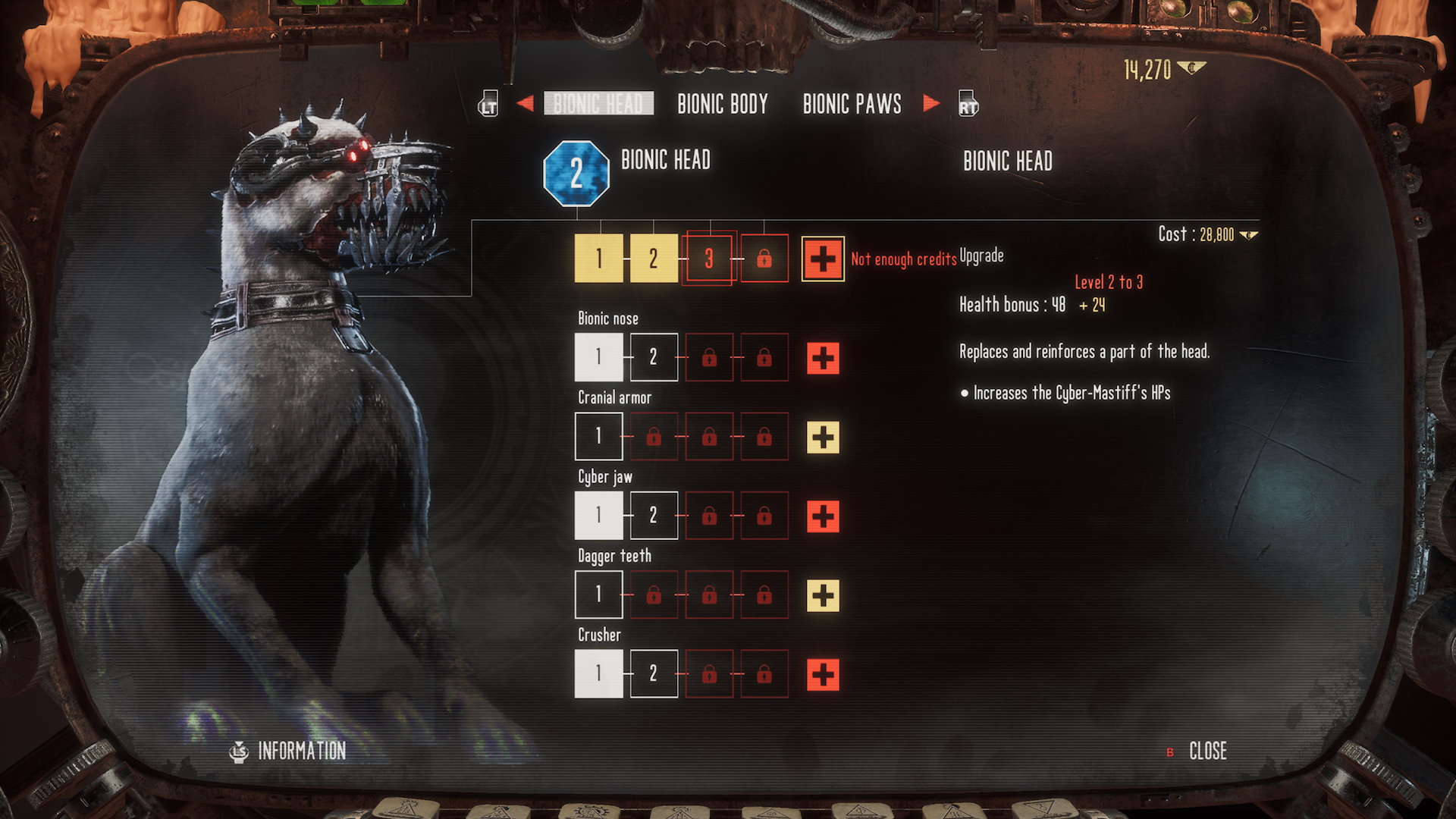Click the right red arrow beside tabs
1456x819 pixels.
[x=931, y=103]
